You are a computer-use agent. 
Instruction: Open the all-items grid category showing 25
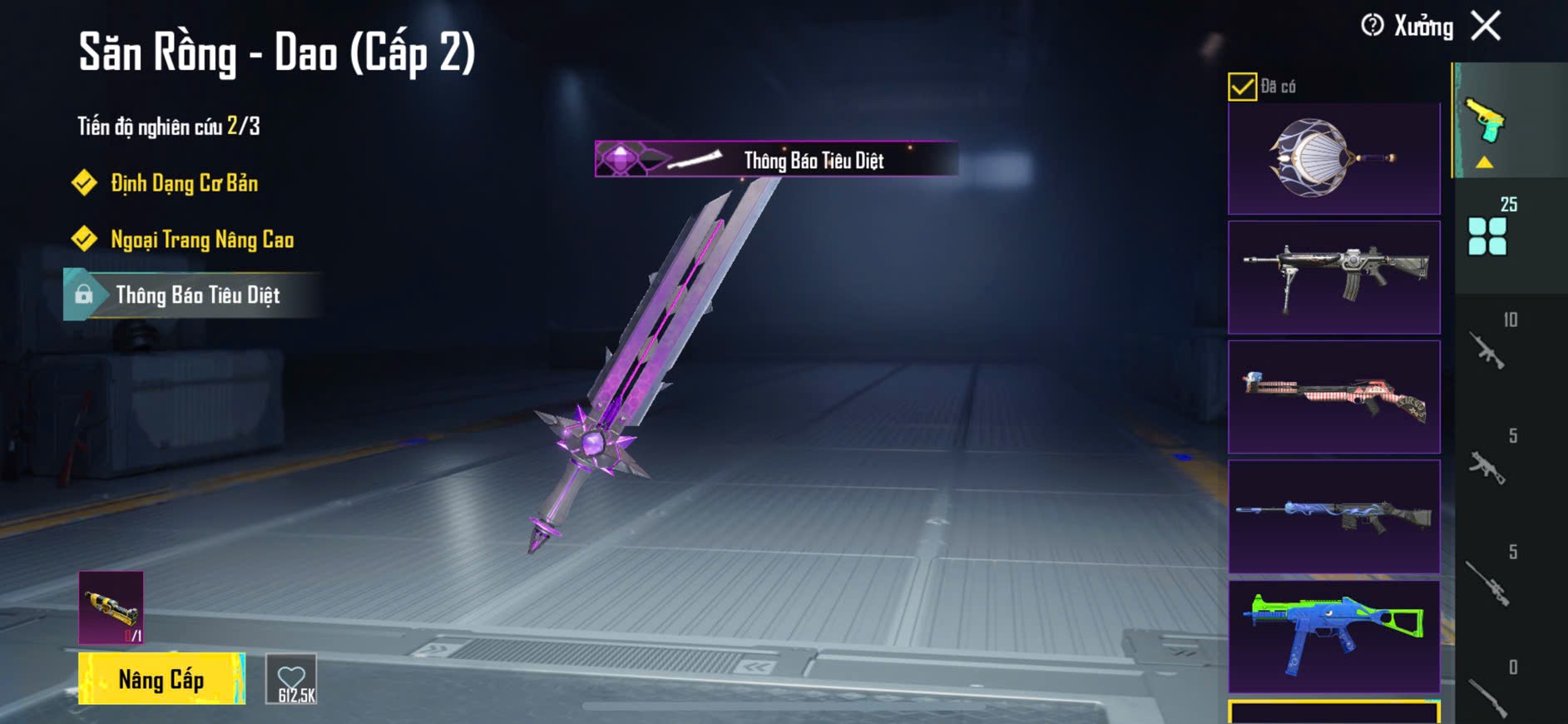pyautogui.click(x=1489, y=235)
